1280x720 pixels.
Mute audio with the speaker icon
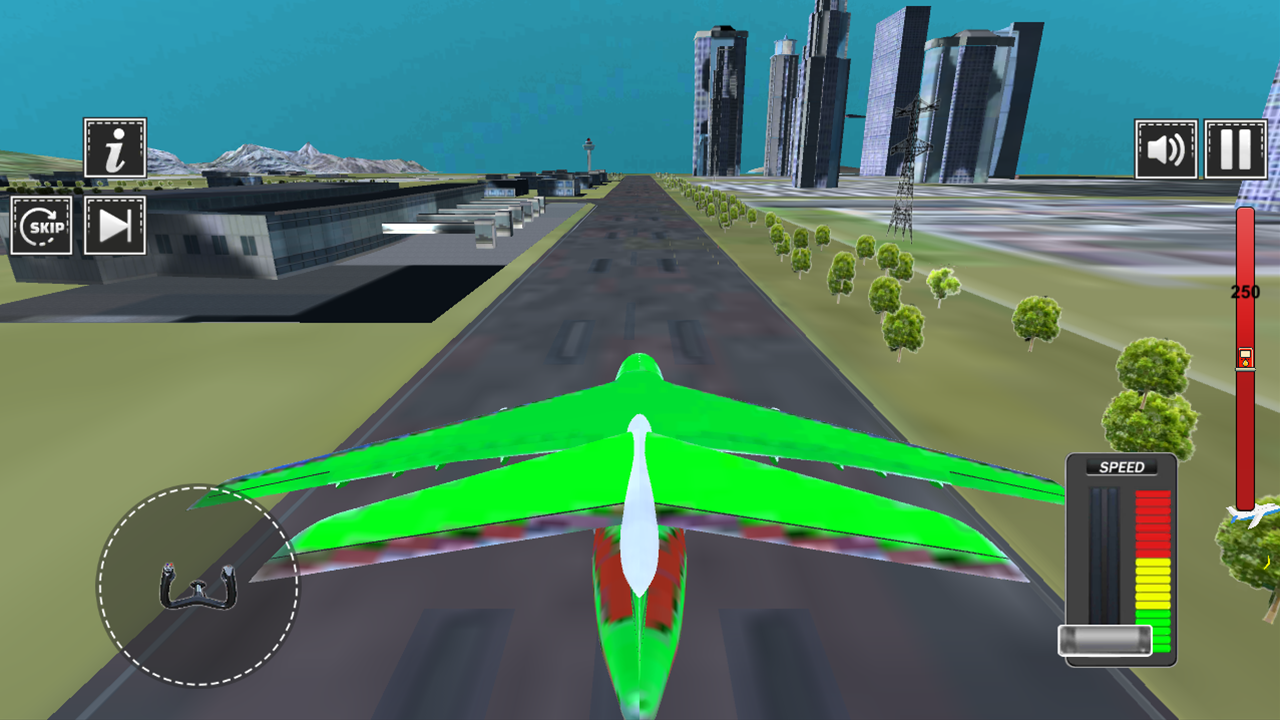[1166, 150]
